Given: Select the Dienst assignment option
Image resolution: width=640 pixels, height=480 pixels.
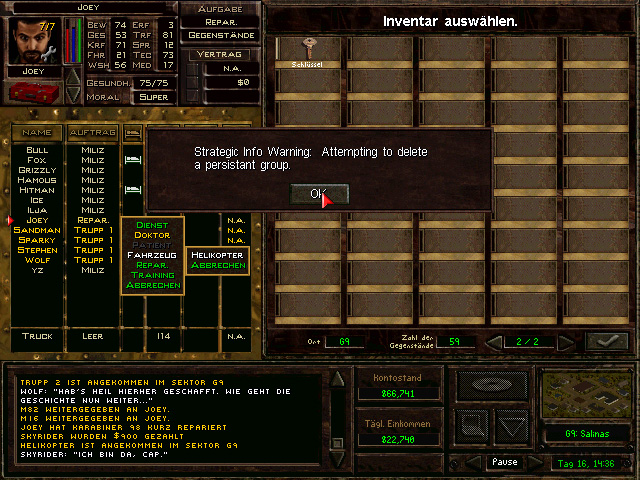Looking at the screenshot, I should 152,225.
